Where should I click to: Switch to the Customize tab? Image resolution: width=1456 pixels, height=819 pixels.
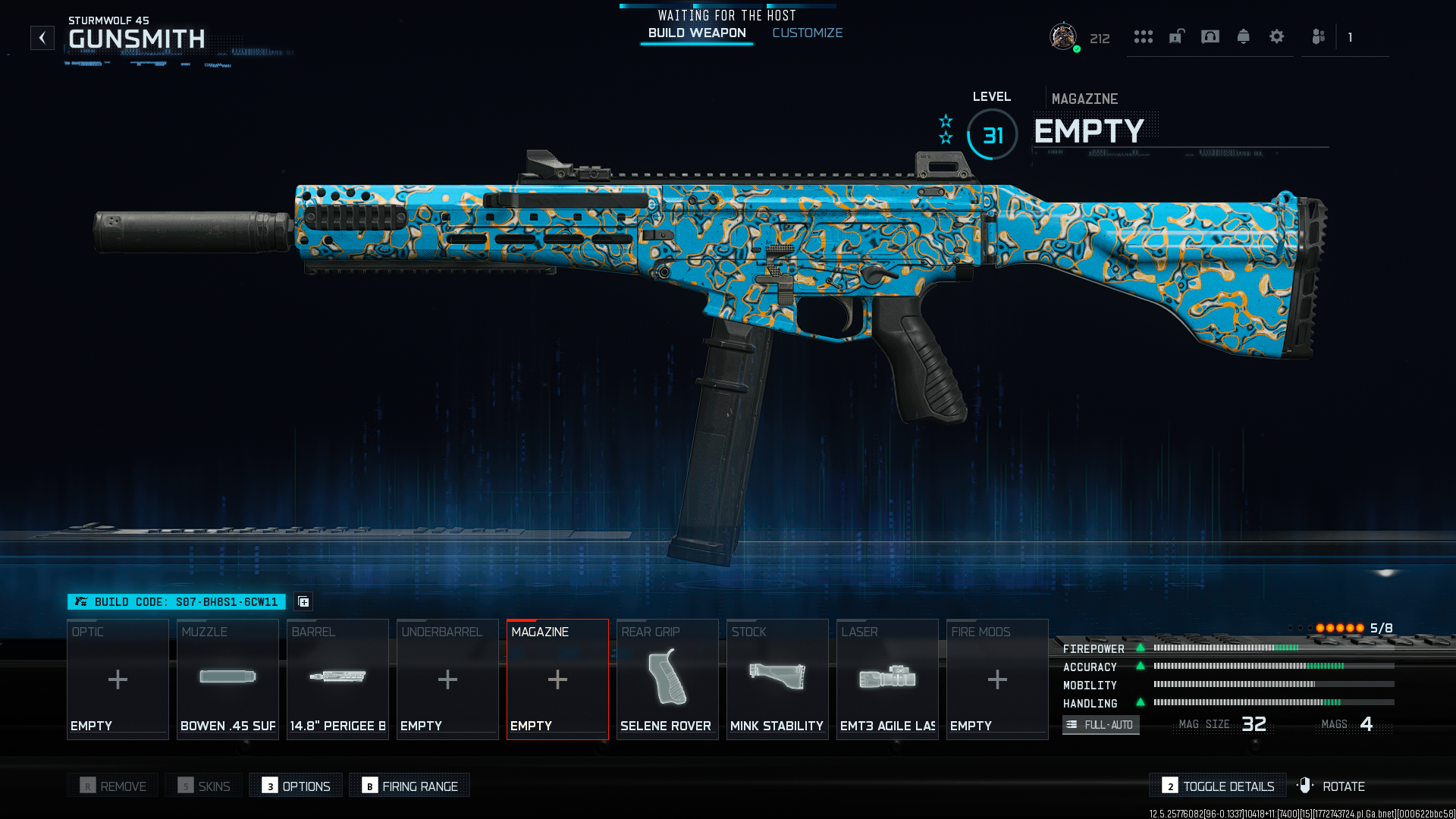pyautogui.click(x=807, y=33)
